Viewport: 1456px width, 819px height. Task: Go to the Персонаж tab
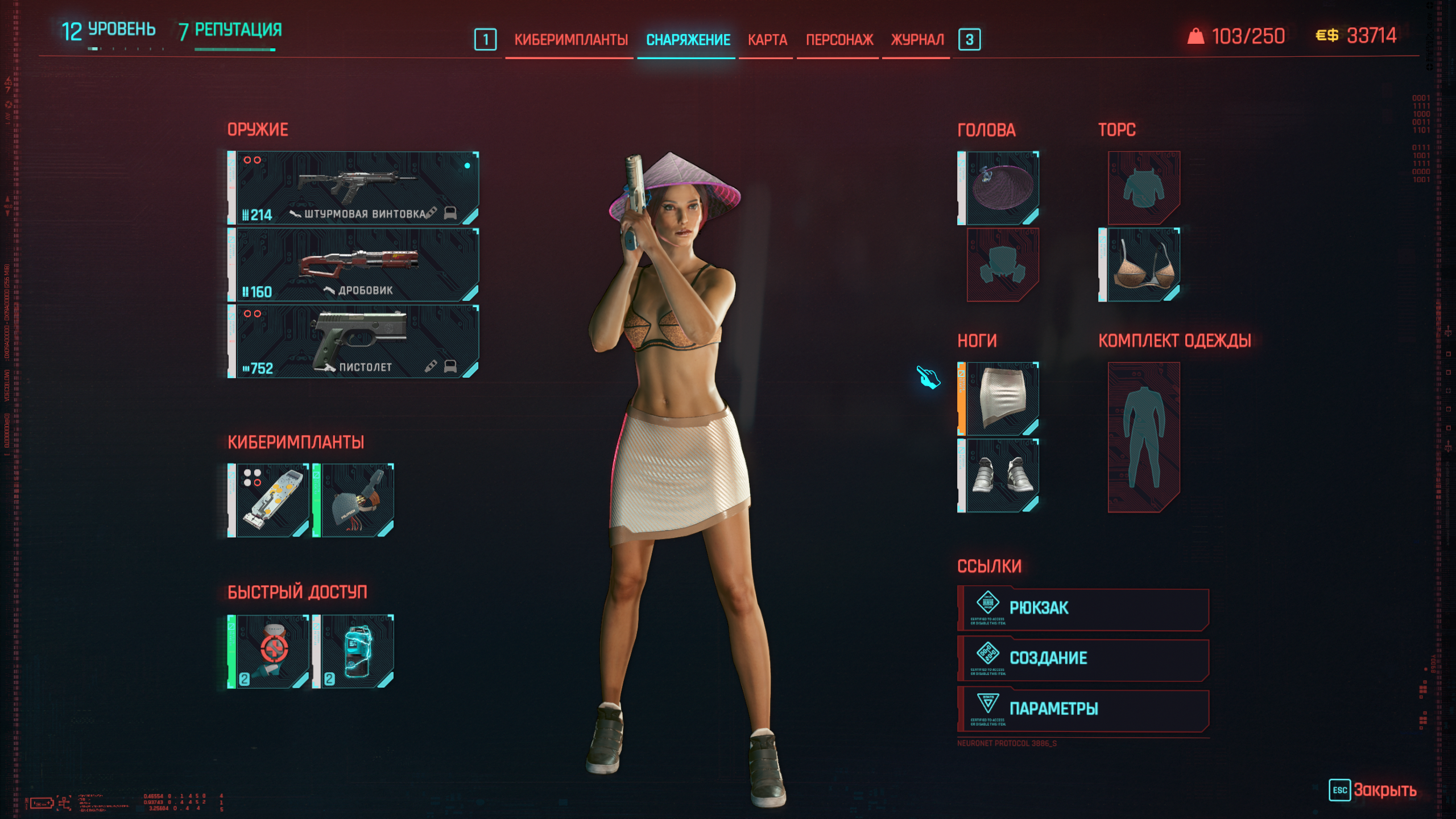(x=839, y=40)
